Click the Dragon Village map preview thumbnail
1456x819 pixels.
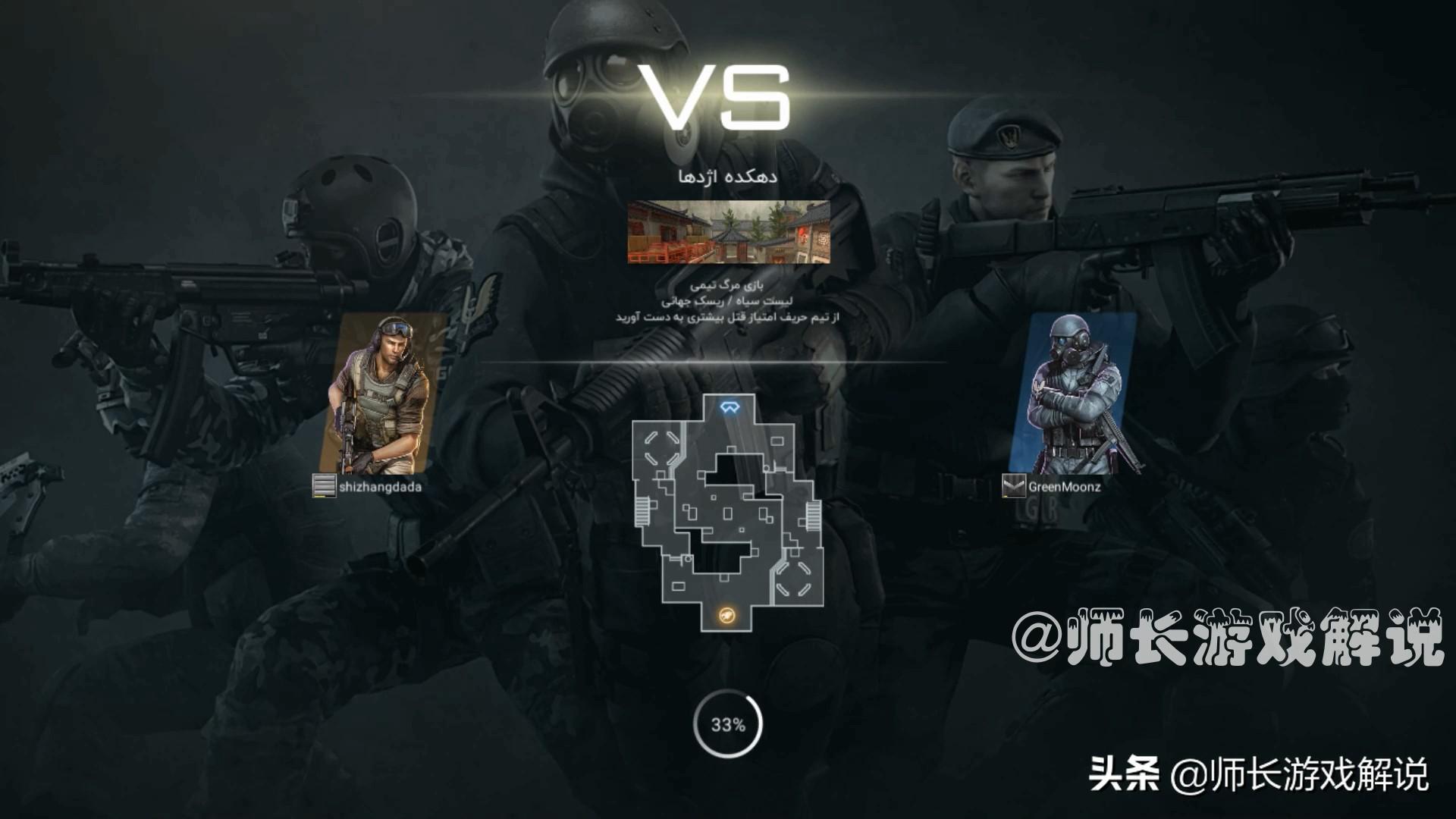pyautogui.click(x=728, y=232)
